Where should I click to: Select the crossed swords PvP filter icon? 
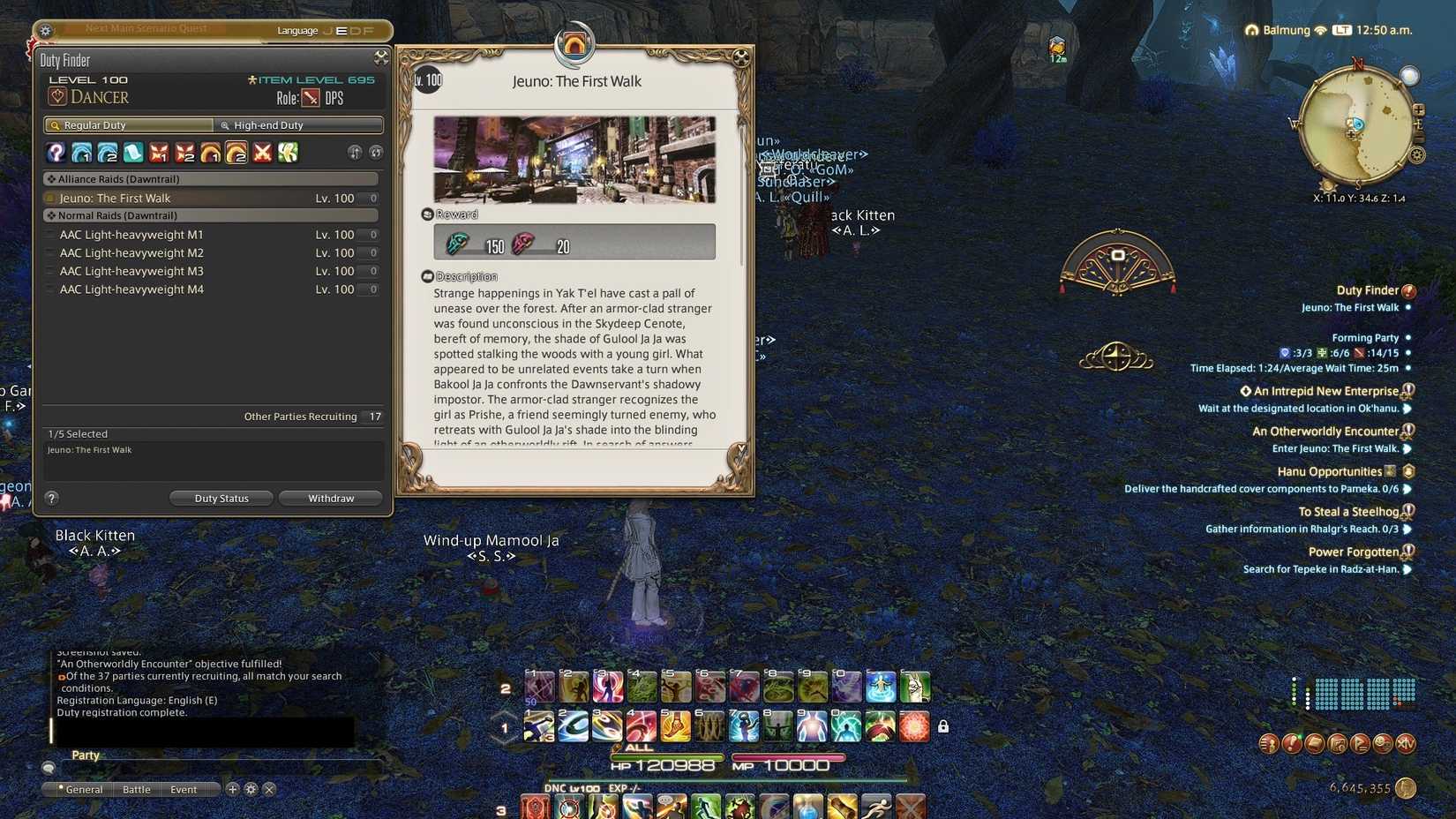(x=262, y=153)
